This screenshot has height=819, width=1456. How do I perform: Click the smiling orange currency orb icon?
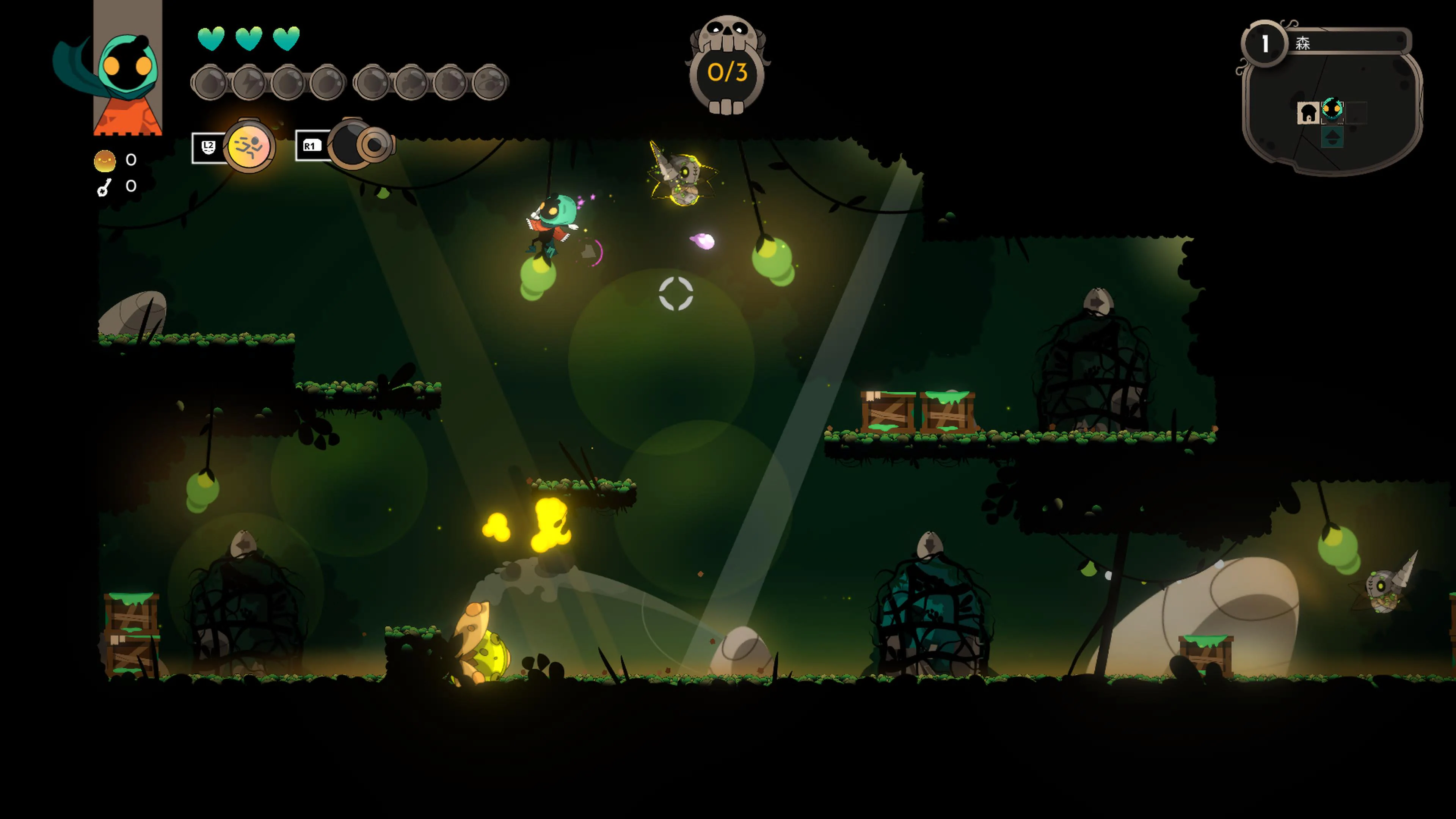click(x=105, y=161)
